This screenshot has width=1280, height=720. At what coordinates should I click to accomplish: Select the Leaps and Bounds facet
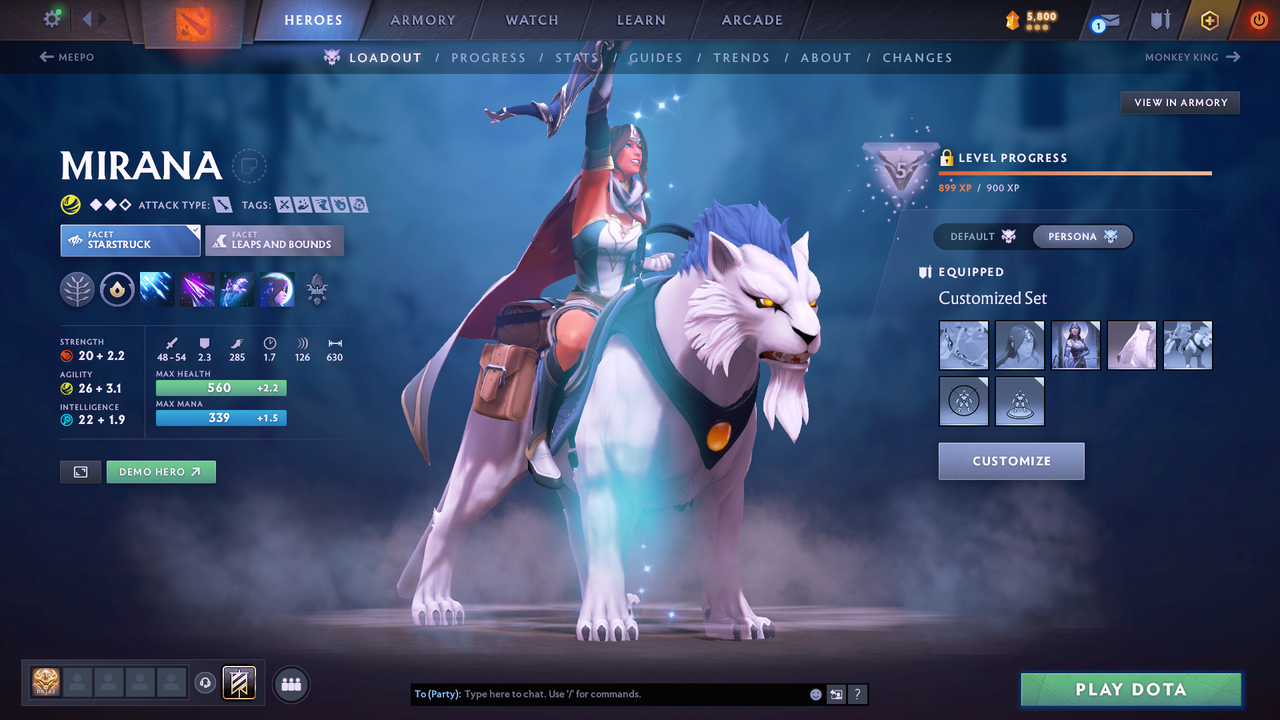pyautogui.click(x=274, y=240)
